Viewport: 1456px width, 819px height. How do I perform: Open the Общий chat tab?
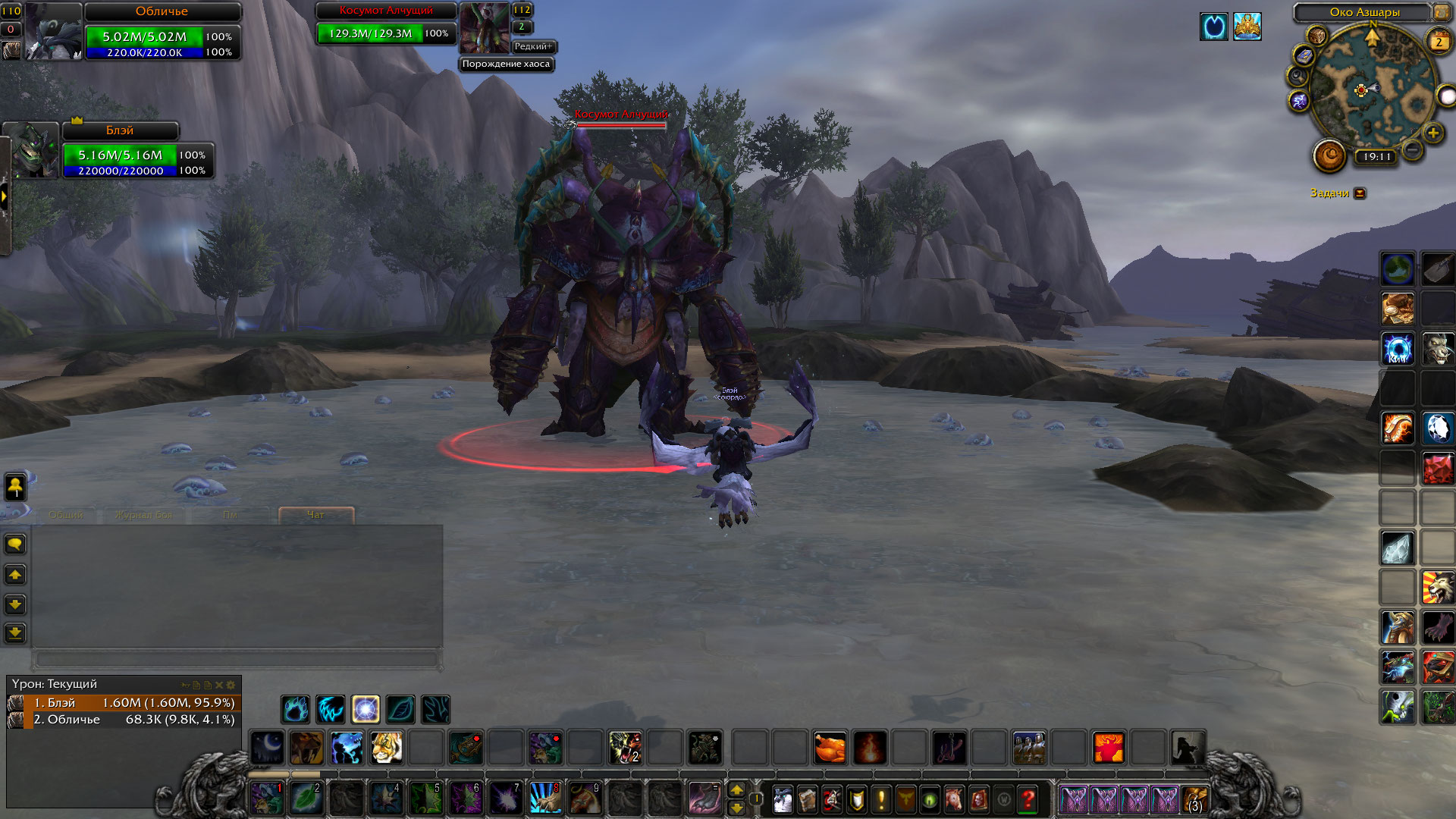(x=65, y=515)
